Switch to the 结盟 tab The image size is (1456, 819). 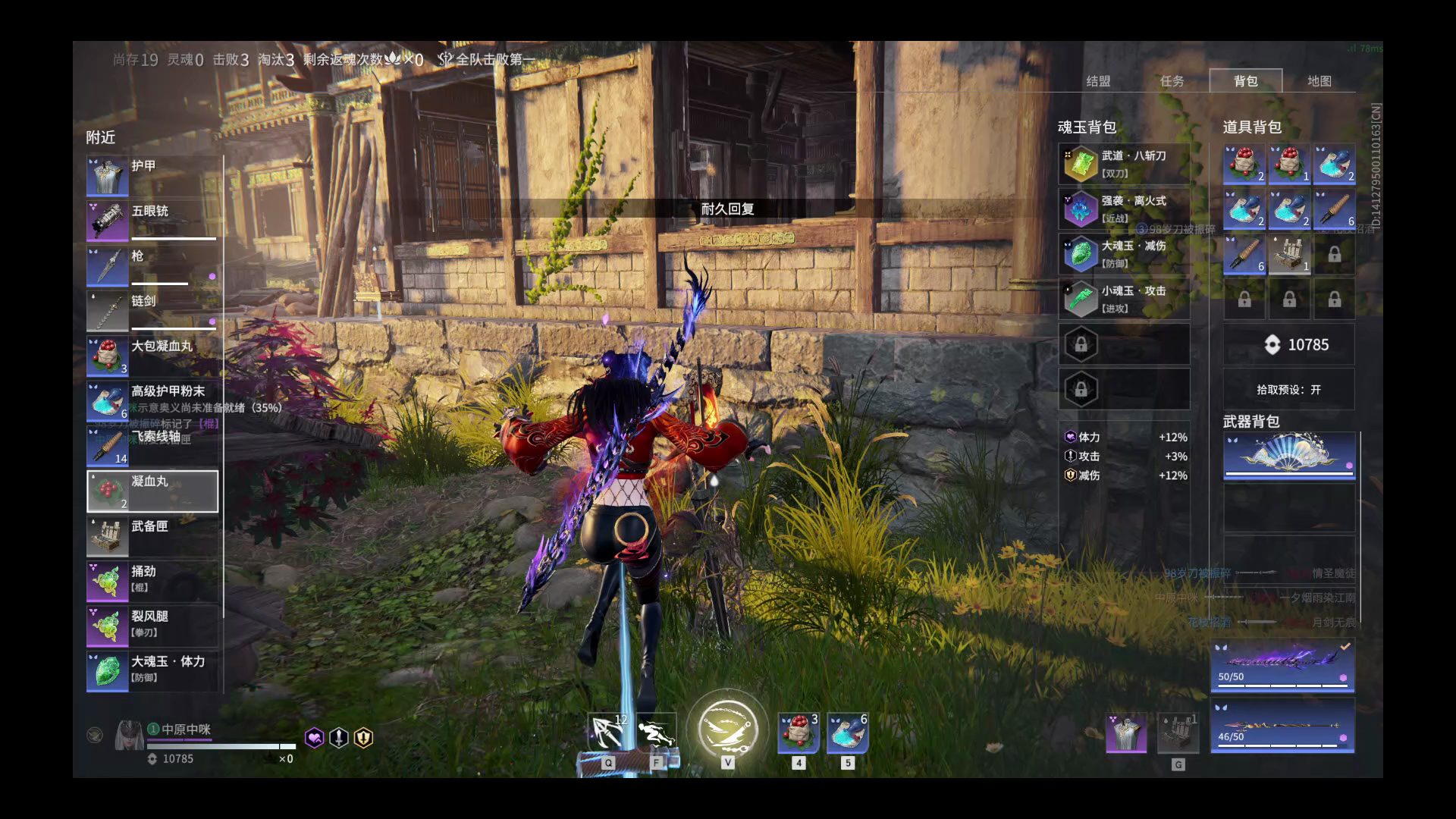[1098, 81]
